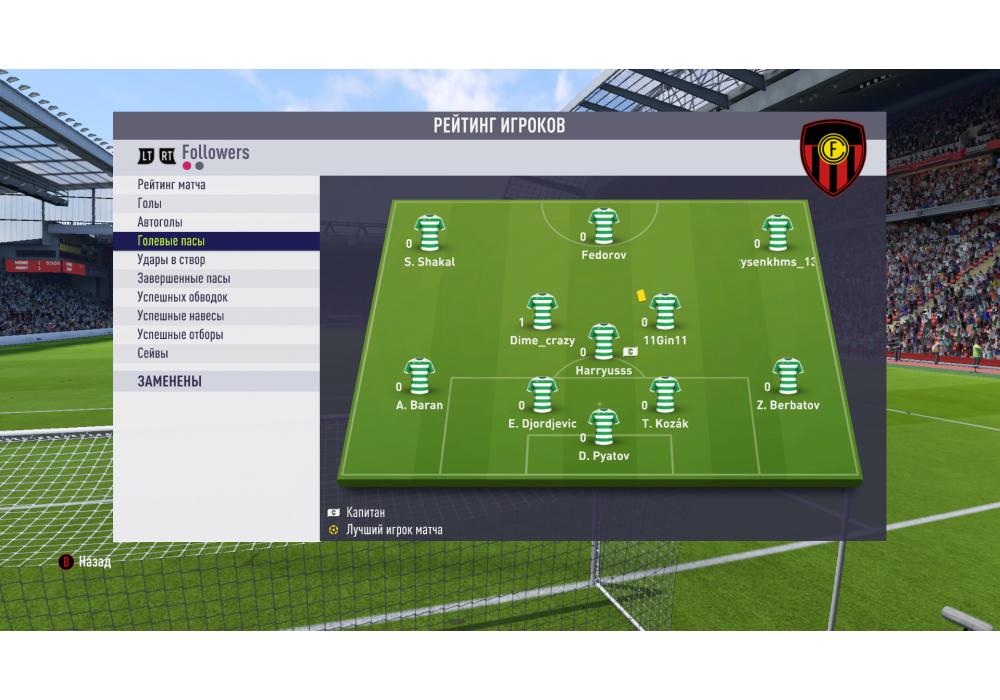Show the Удары в створ stat
The height and width of the screenshot is (700, 1000).
(215, 260)
